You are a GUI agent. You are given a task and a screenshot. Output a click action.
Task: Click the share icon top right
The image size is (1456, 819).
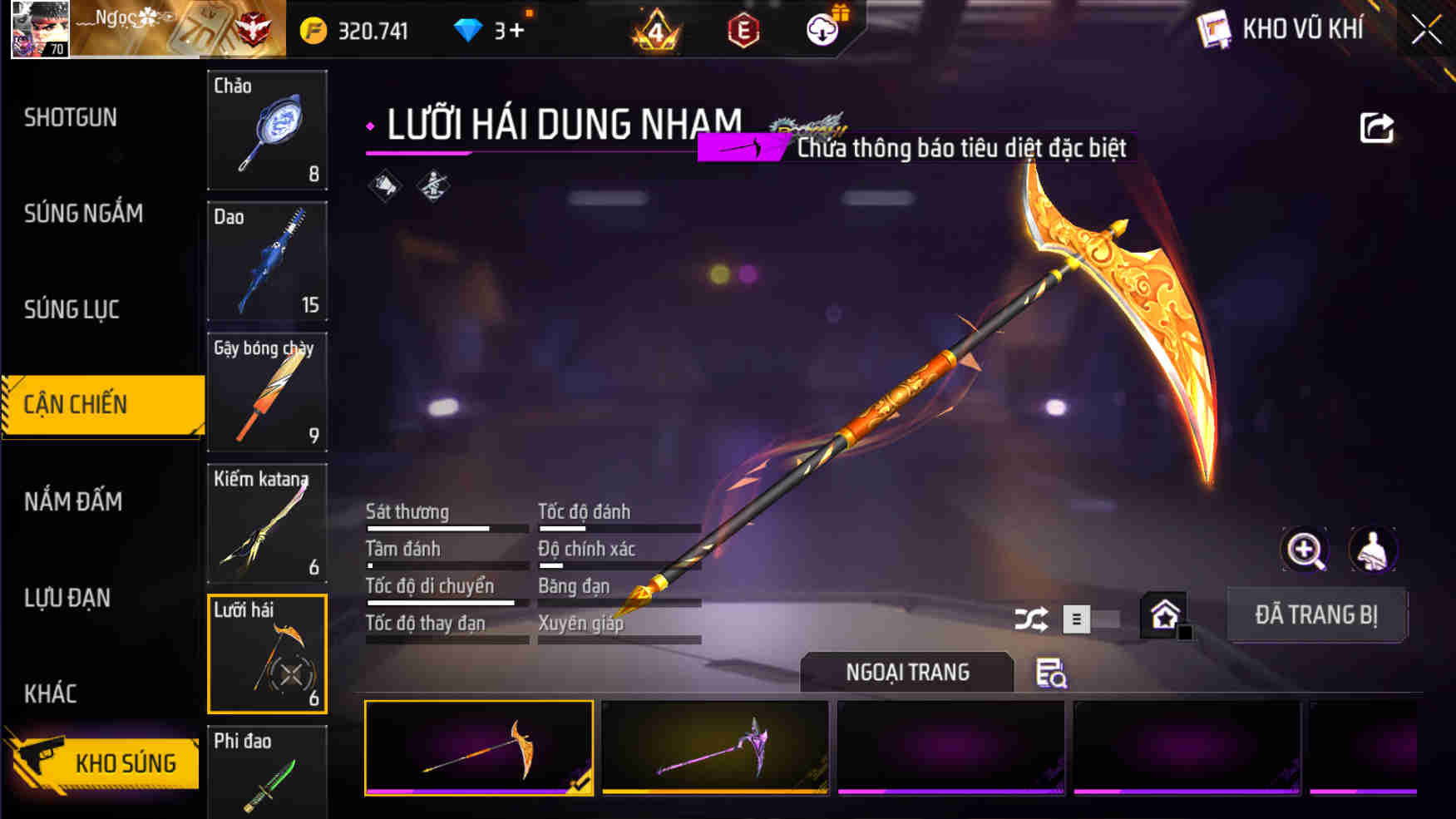(x=1376, y=125)
